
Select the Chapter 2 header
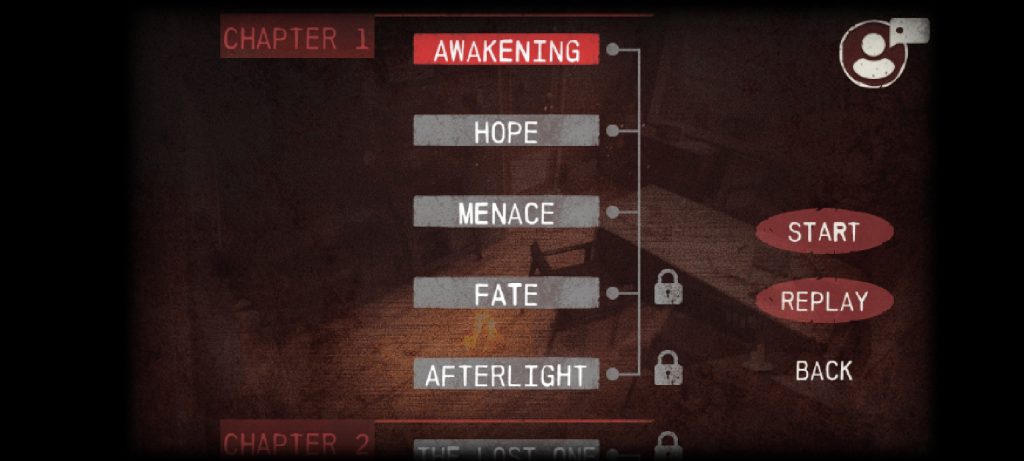coord(296,444)
